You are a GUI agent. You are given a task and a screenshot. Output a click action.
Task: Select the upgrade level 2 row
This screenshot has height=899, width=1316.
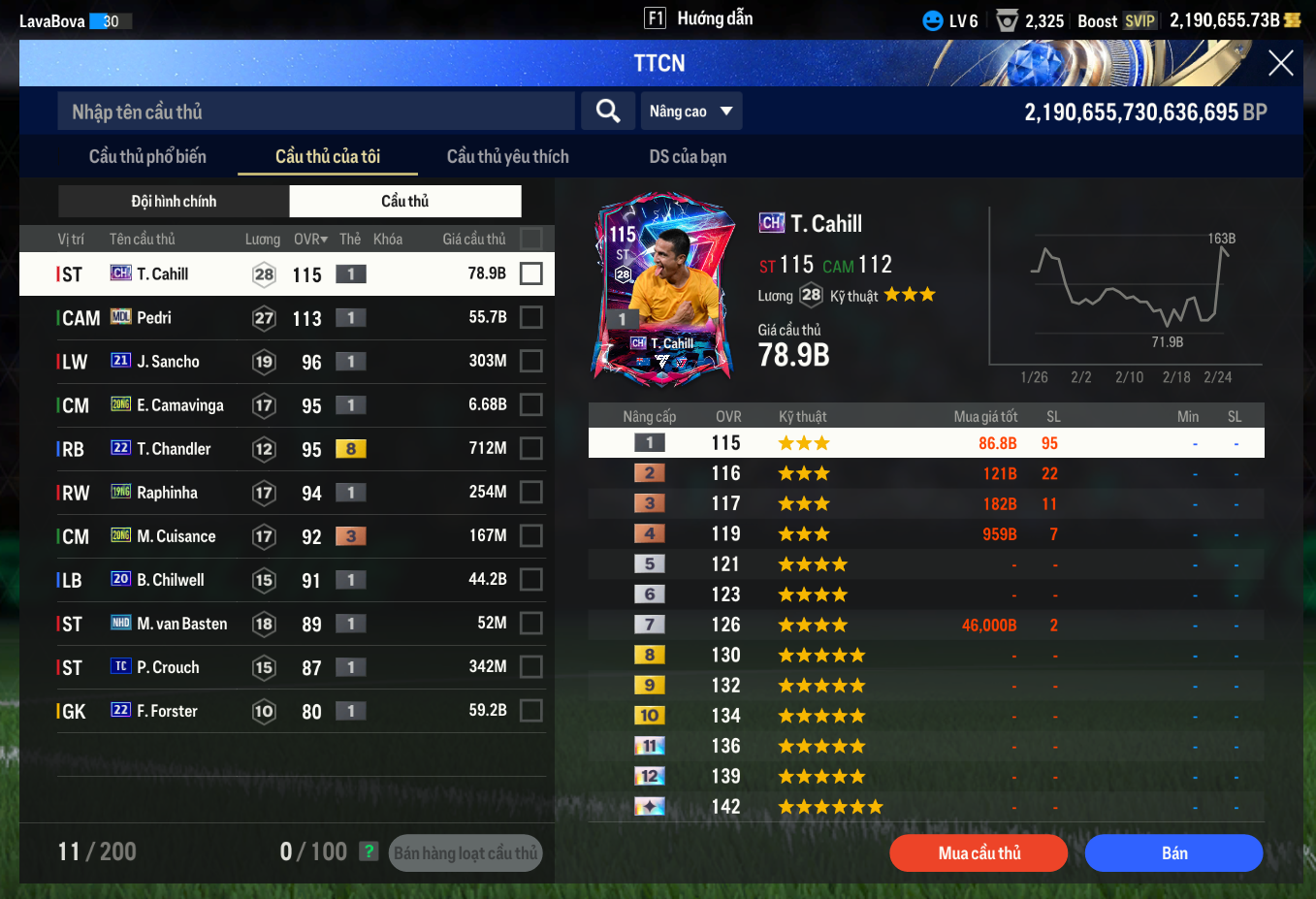coord(926,473)
